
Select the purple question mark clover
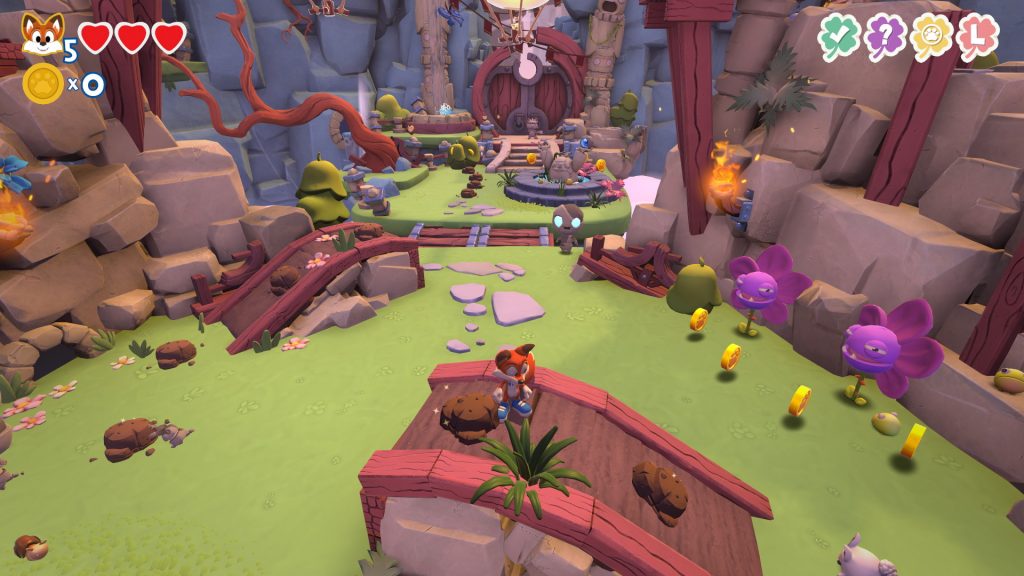(885, 37)
